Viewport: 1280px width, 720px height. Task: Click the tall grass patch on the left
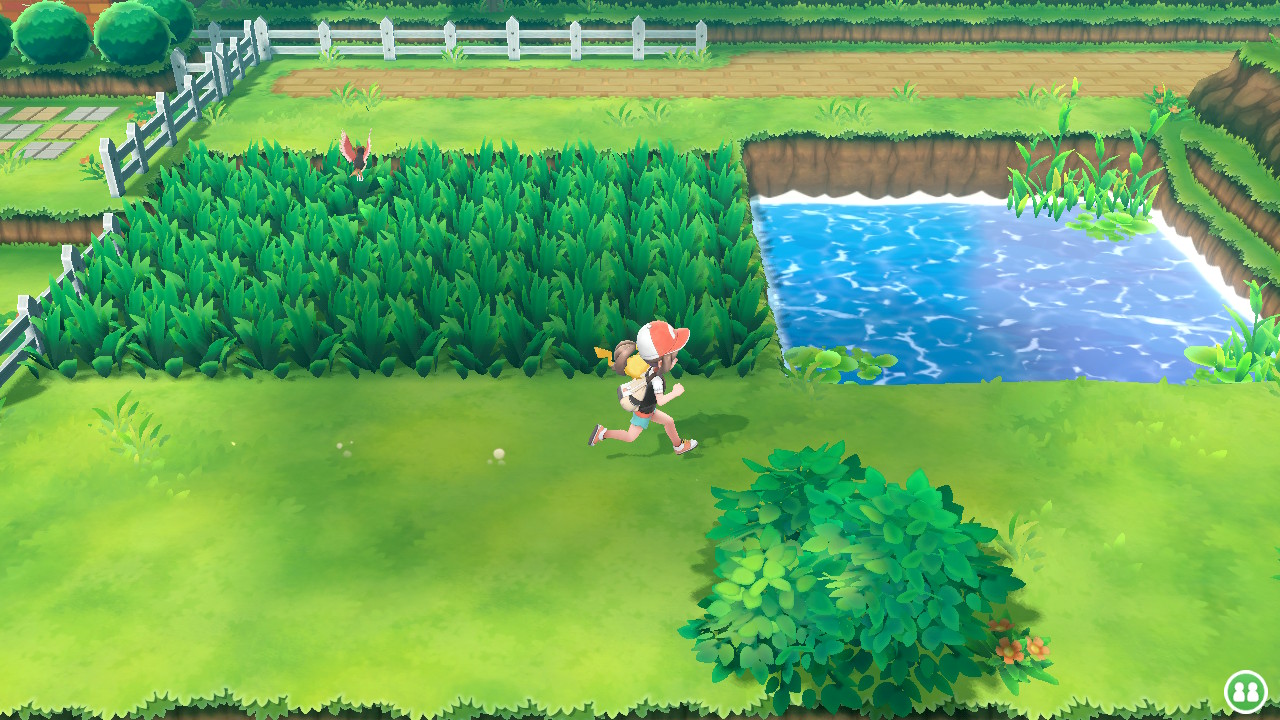400,250
